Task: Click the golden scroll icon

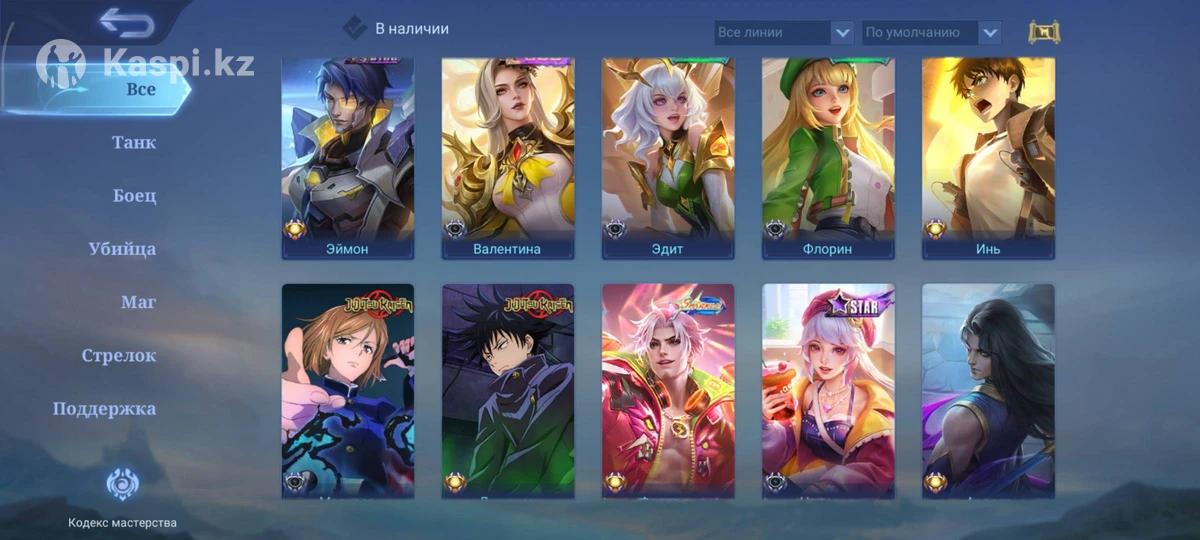Action: click(x=1044, y=32)
